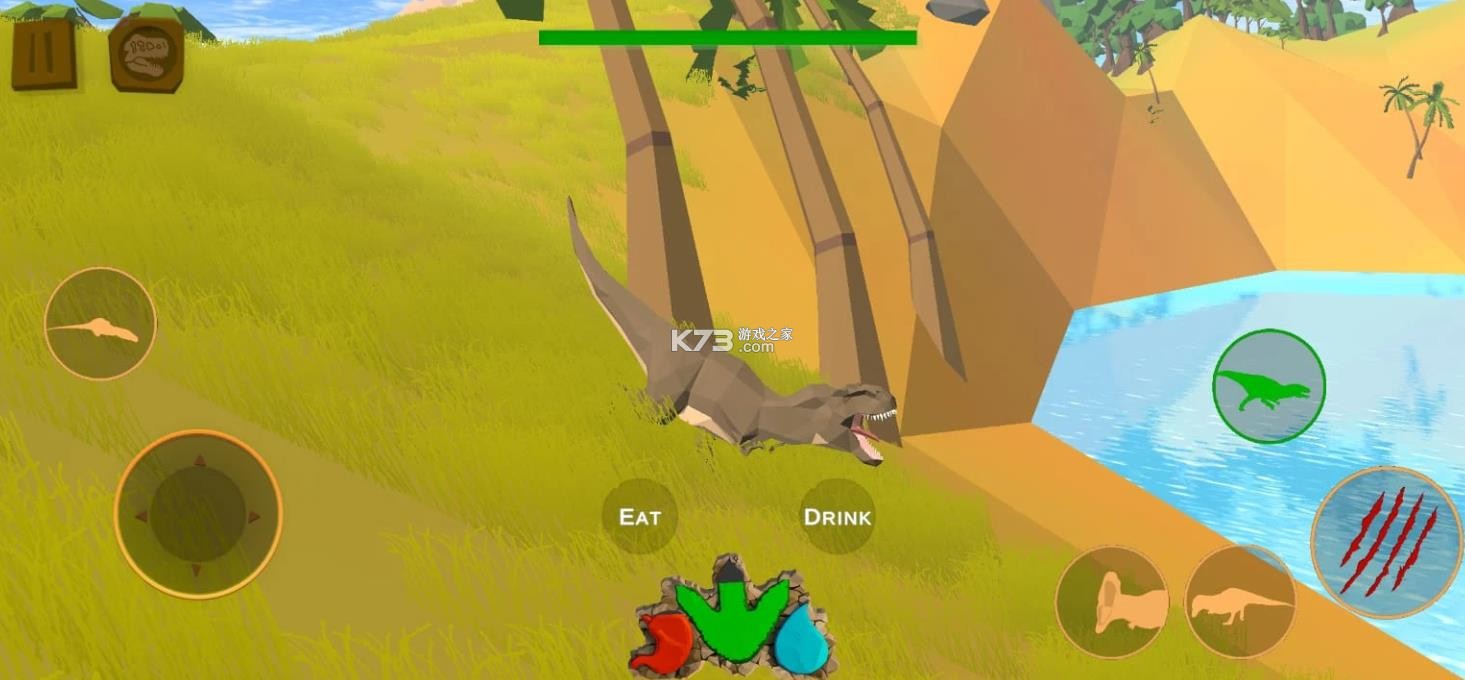
Task: Activate the ear listening ability
Action: 1112,602
